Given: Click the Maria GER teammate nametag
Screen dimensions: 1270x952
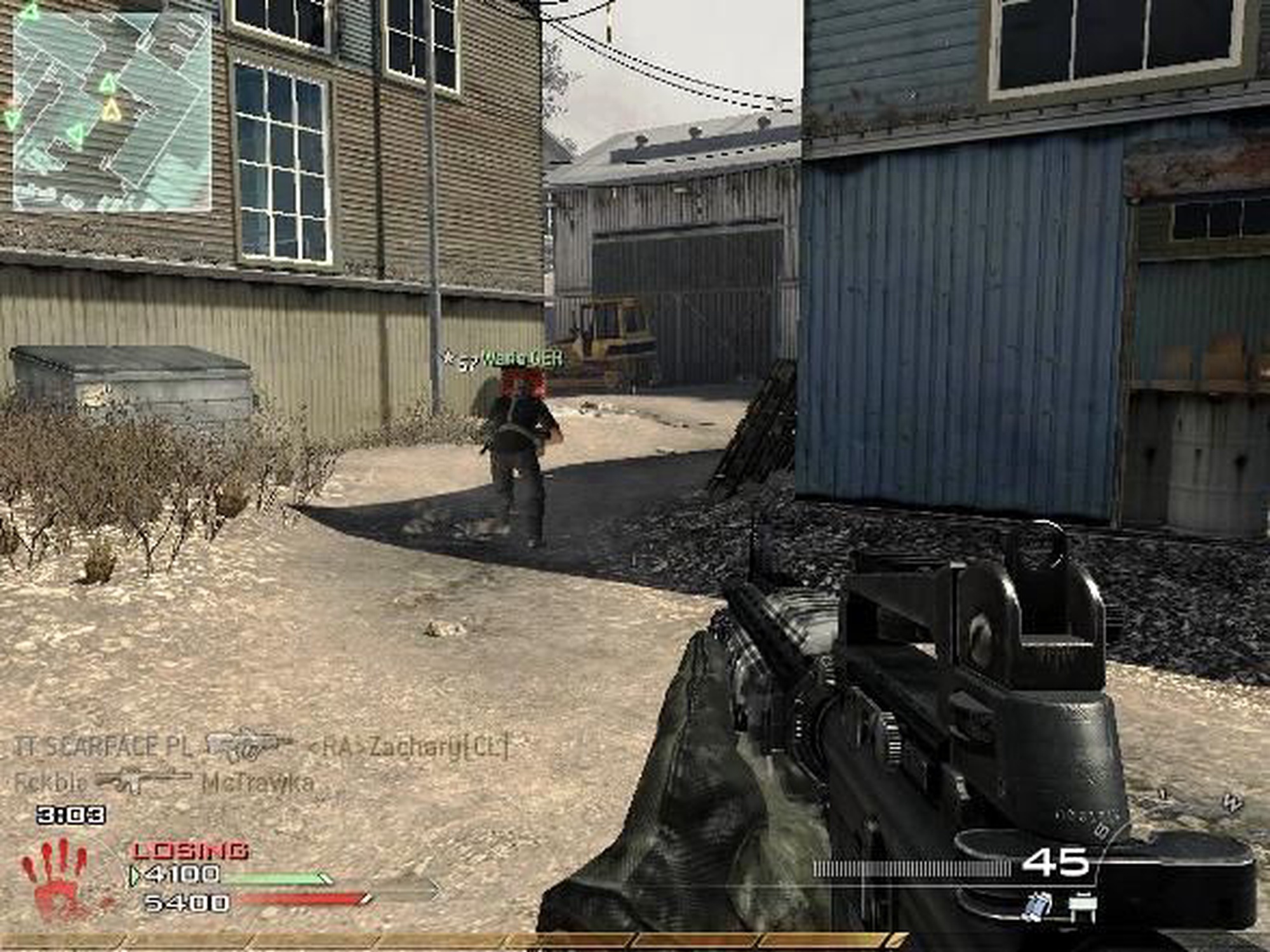Looking at the screenshot, I should tap(522, 359).
